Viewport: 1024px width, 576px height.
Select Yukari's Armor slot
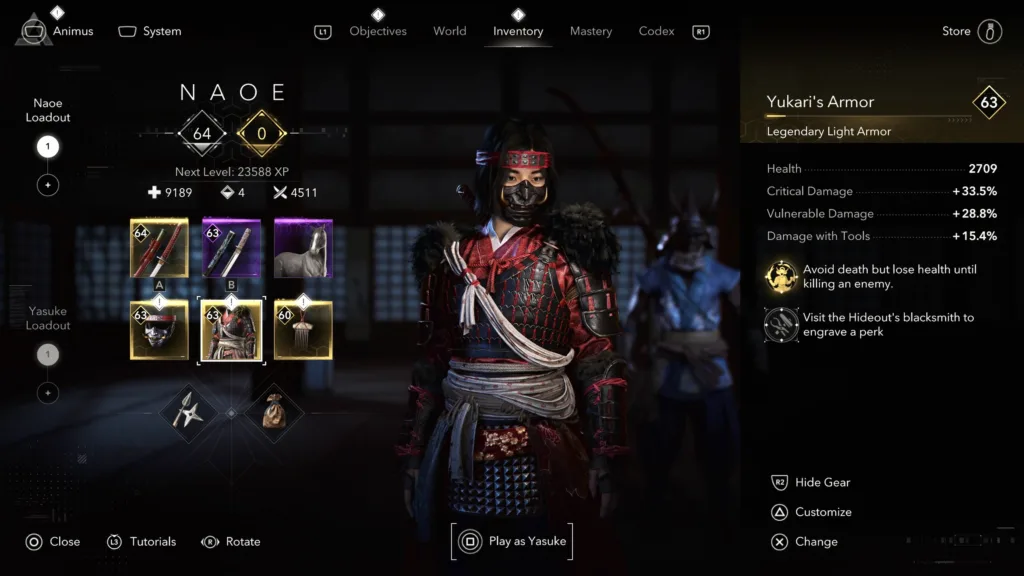tap(231, 330)
